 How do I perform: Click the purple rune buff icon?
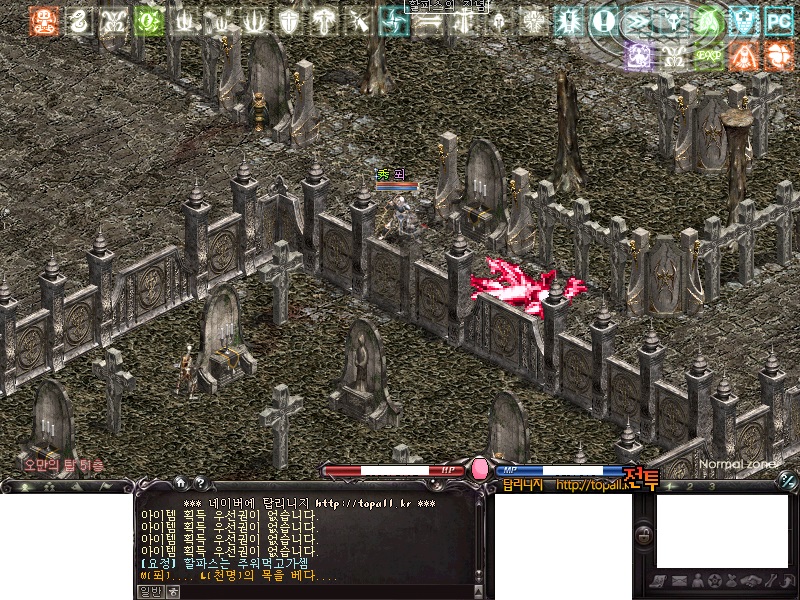(639, 55)
